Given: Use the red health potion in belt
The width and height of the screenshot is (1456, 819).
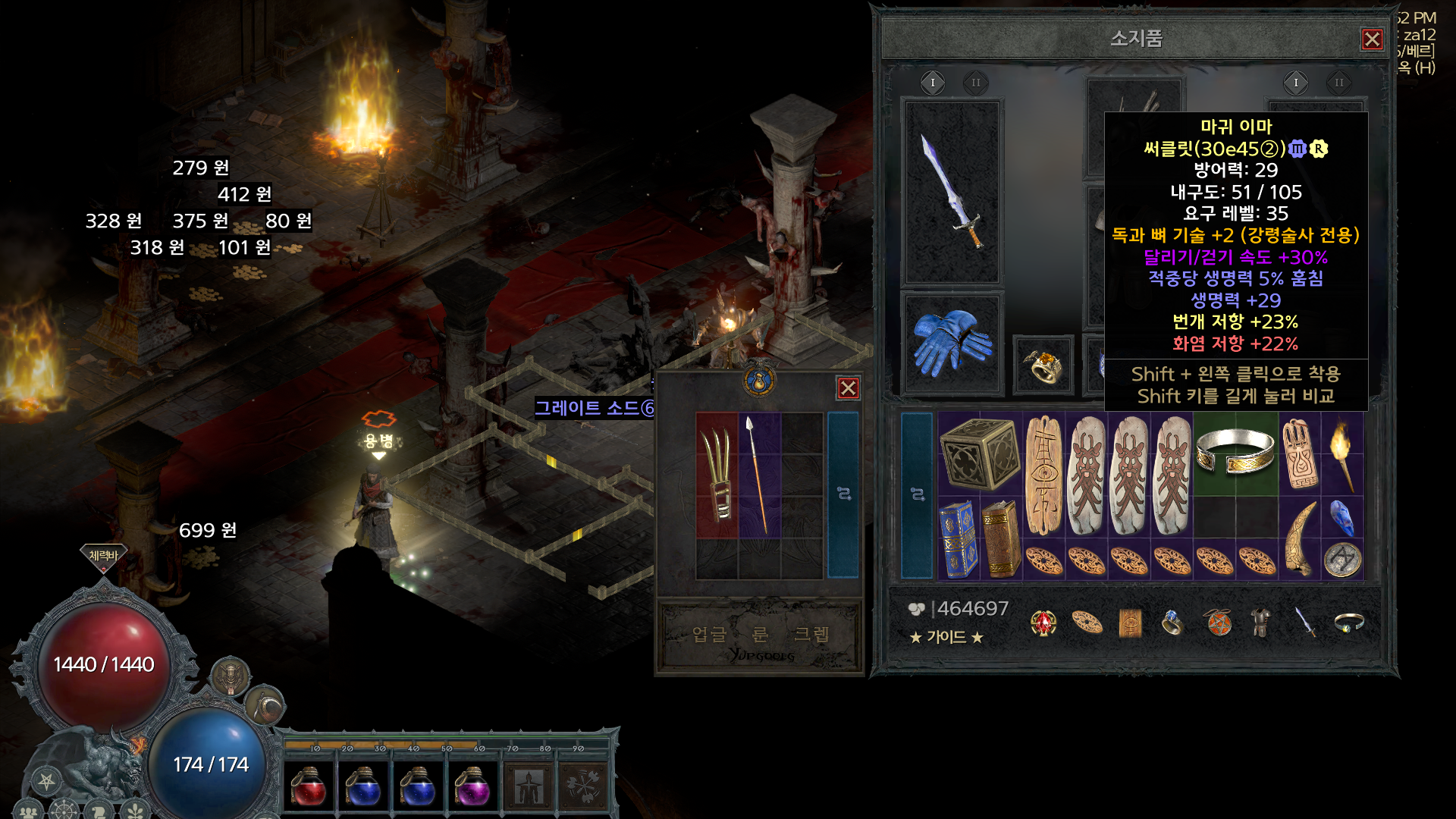Looking at the screenshot, I should 309,786.
